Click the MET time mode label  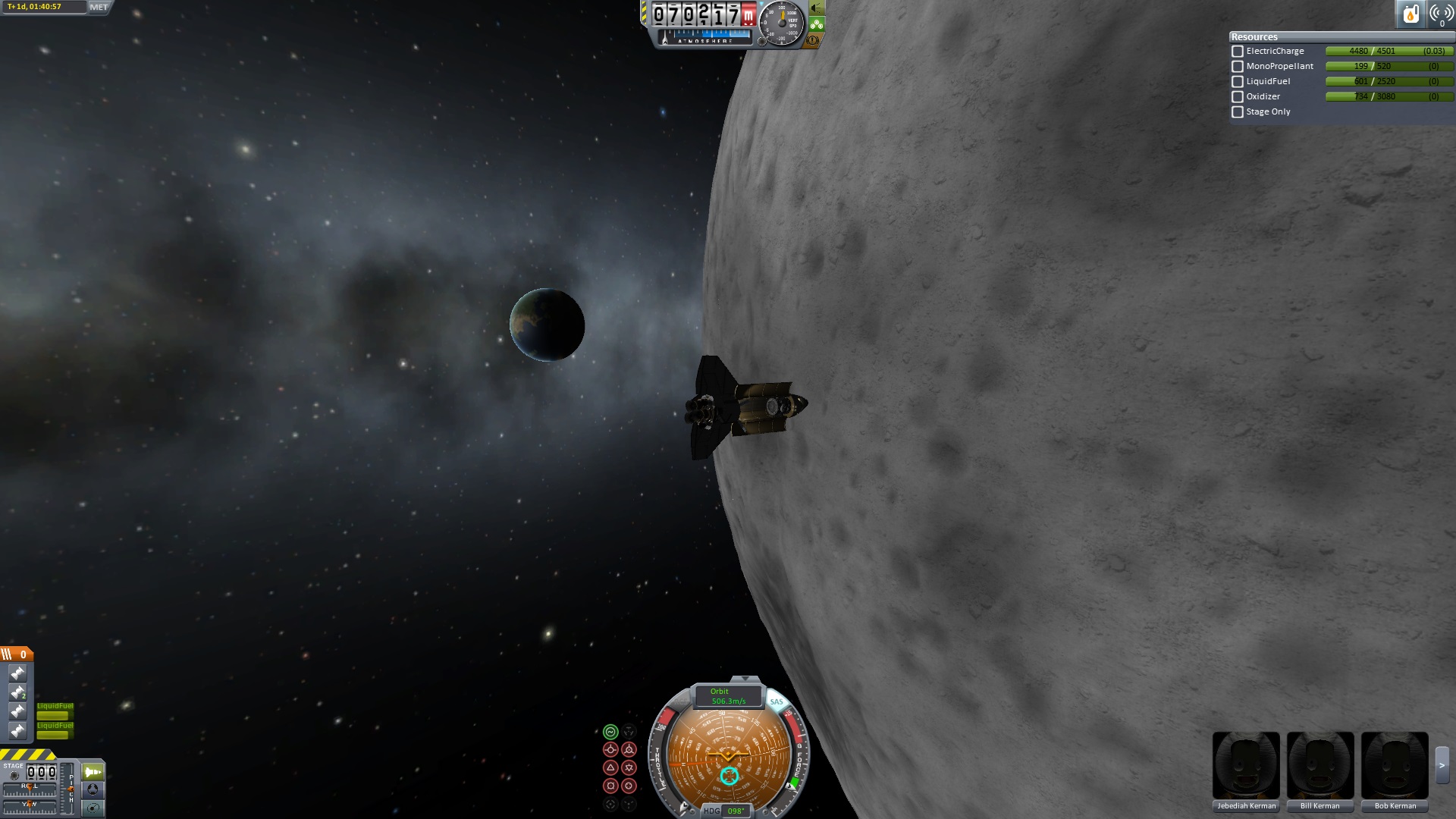[99, 7]
